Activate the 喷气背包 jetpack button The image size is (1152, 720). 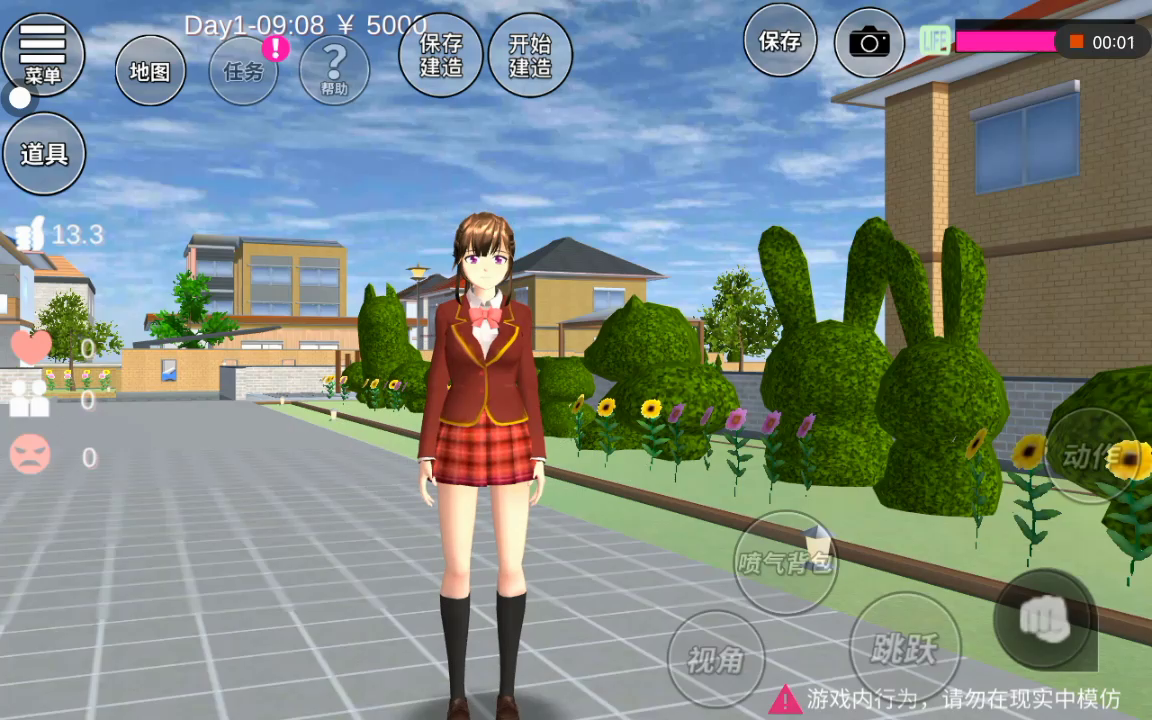pyautogui.click(x=786, y=562)
